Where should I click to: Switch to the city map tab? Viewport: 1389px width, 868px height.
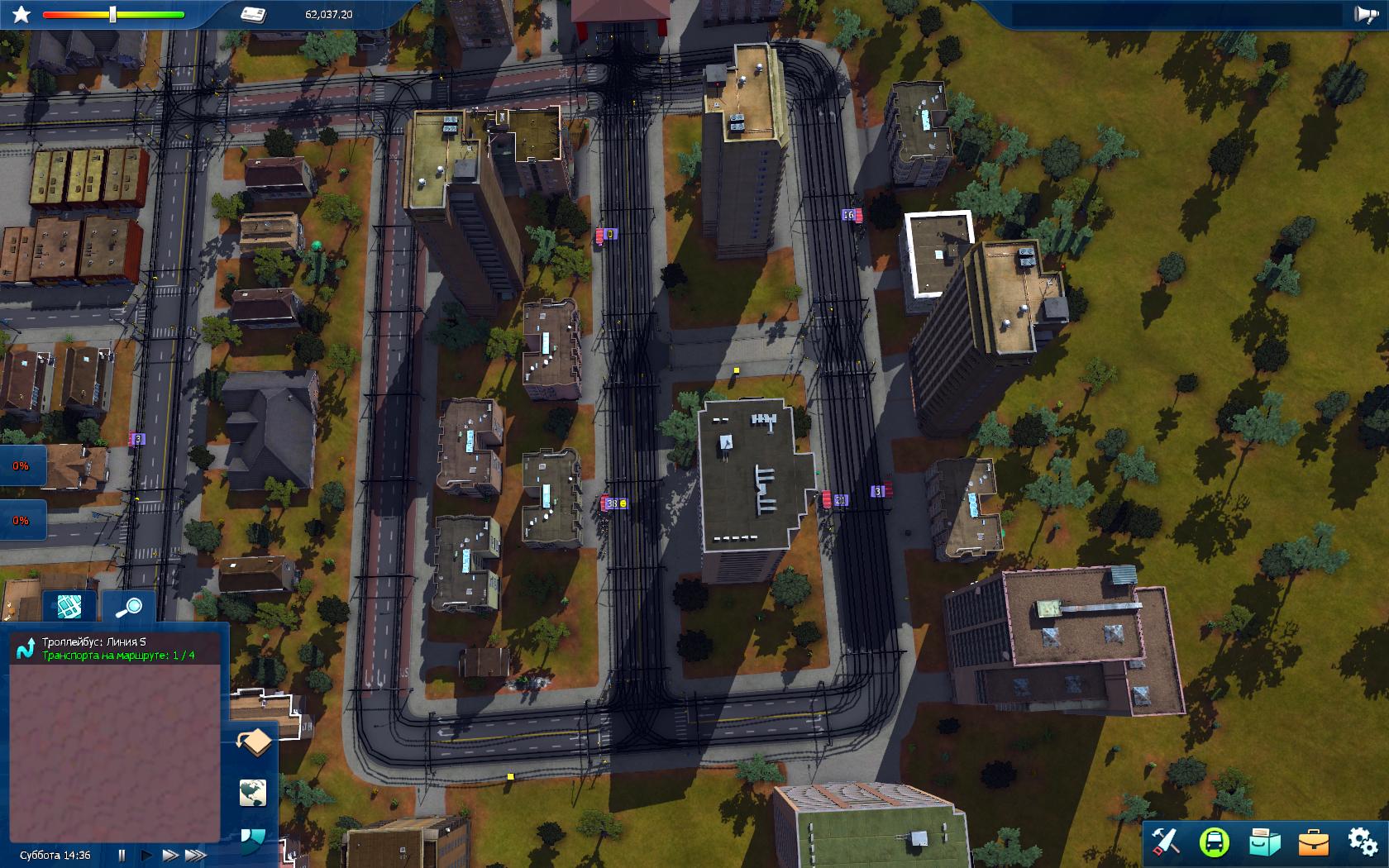(69, 608)
